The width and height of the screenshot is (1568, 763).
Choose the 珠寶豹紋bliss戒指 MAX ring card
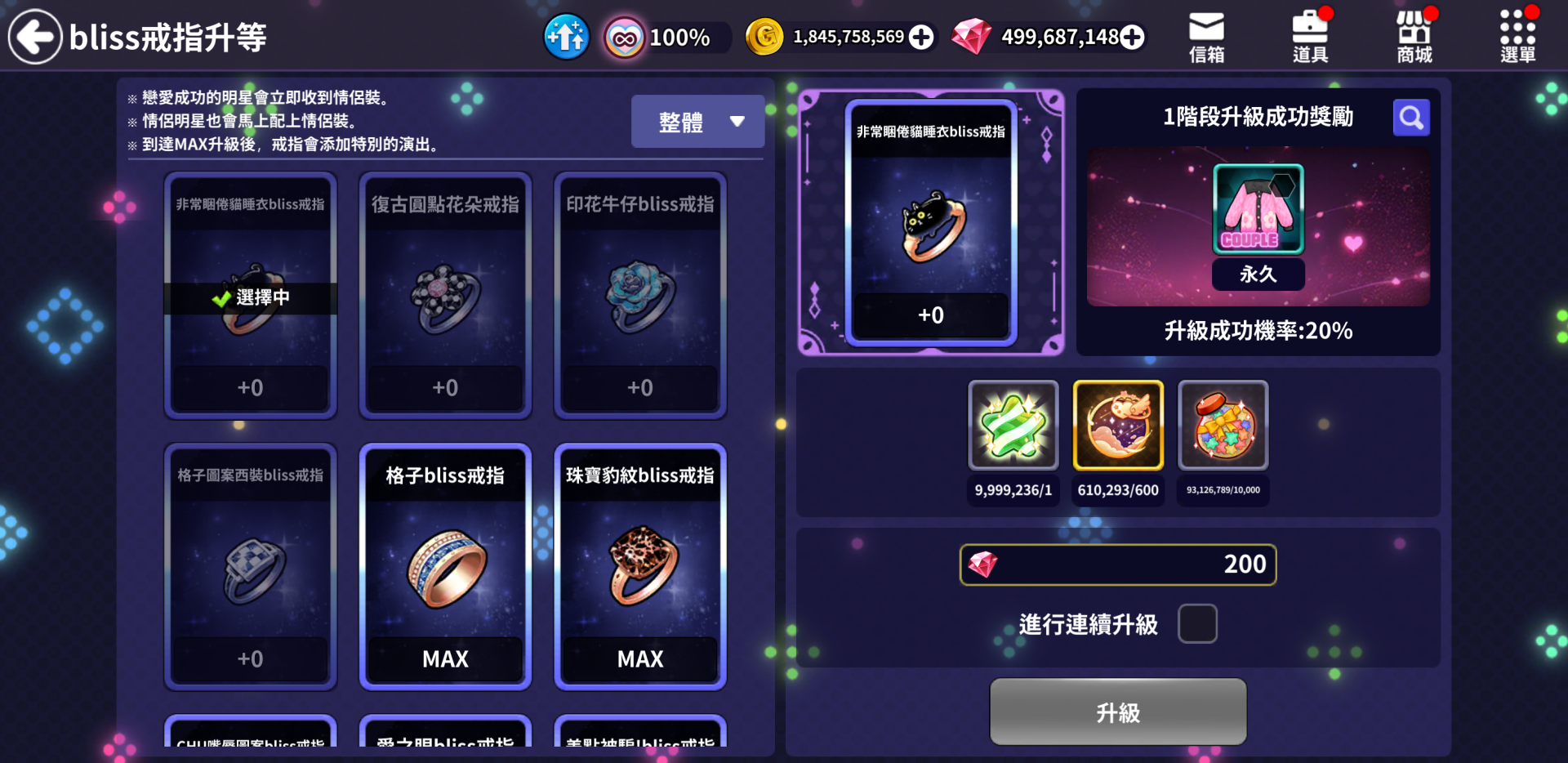[x=640, y=567]
